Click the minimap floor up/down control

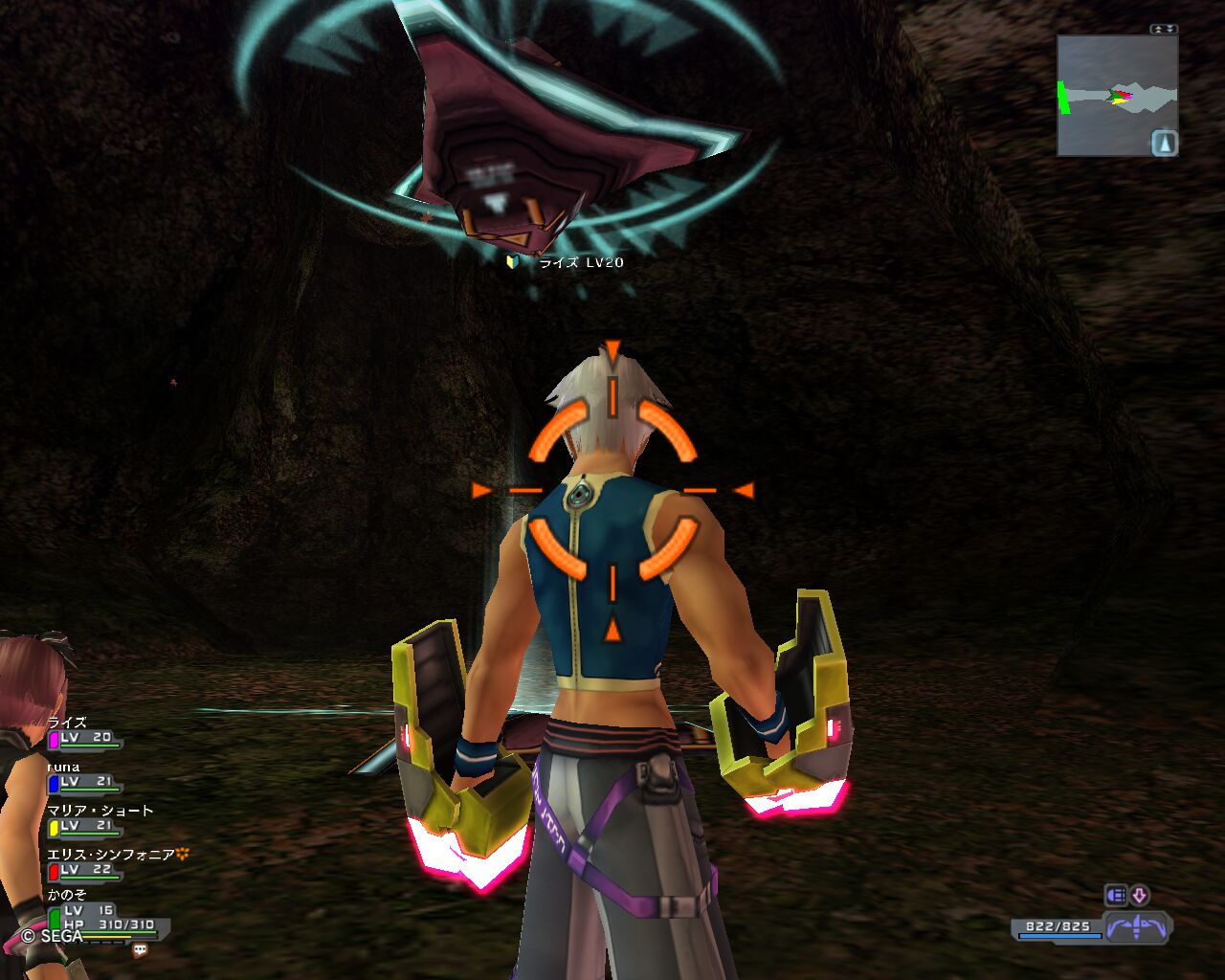[x=1164, y=30]
